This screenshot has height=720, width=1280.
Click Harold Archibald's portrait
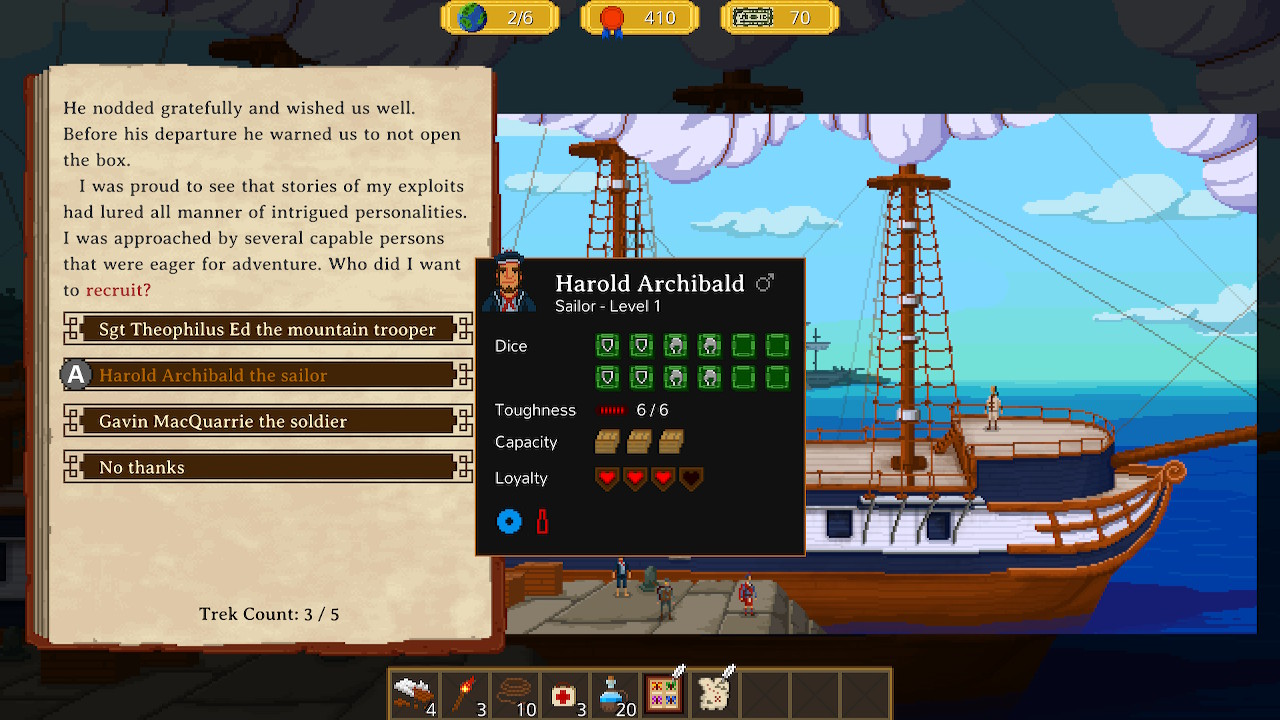tap(508, 282)
